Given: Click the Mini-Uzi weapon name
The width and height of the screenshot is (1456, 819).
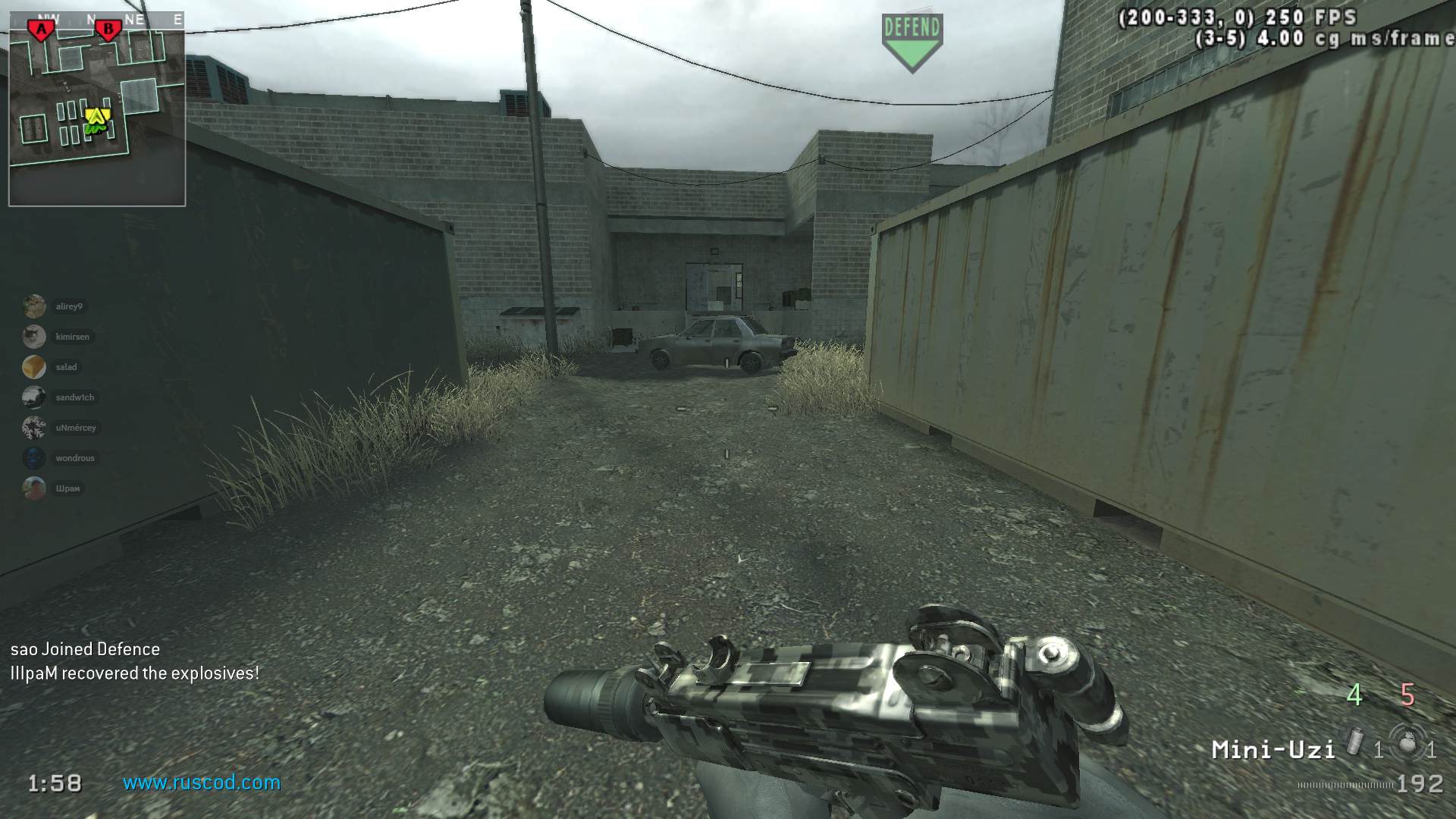Looking at the screenshot, I should 1272,750.
